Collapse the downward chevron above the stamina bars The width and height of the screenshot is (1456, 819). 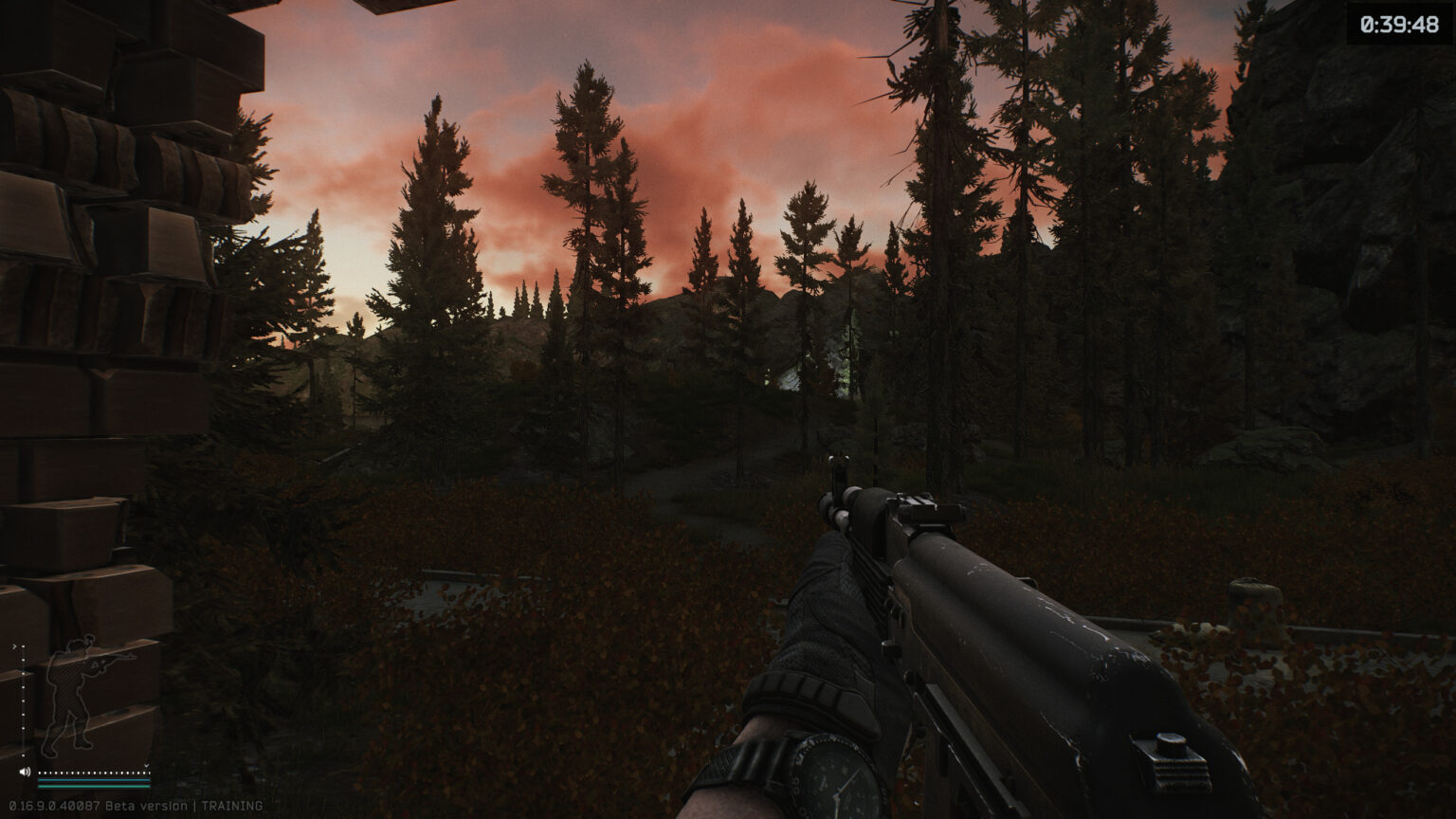point(146,765)
